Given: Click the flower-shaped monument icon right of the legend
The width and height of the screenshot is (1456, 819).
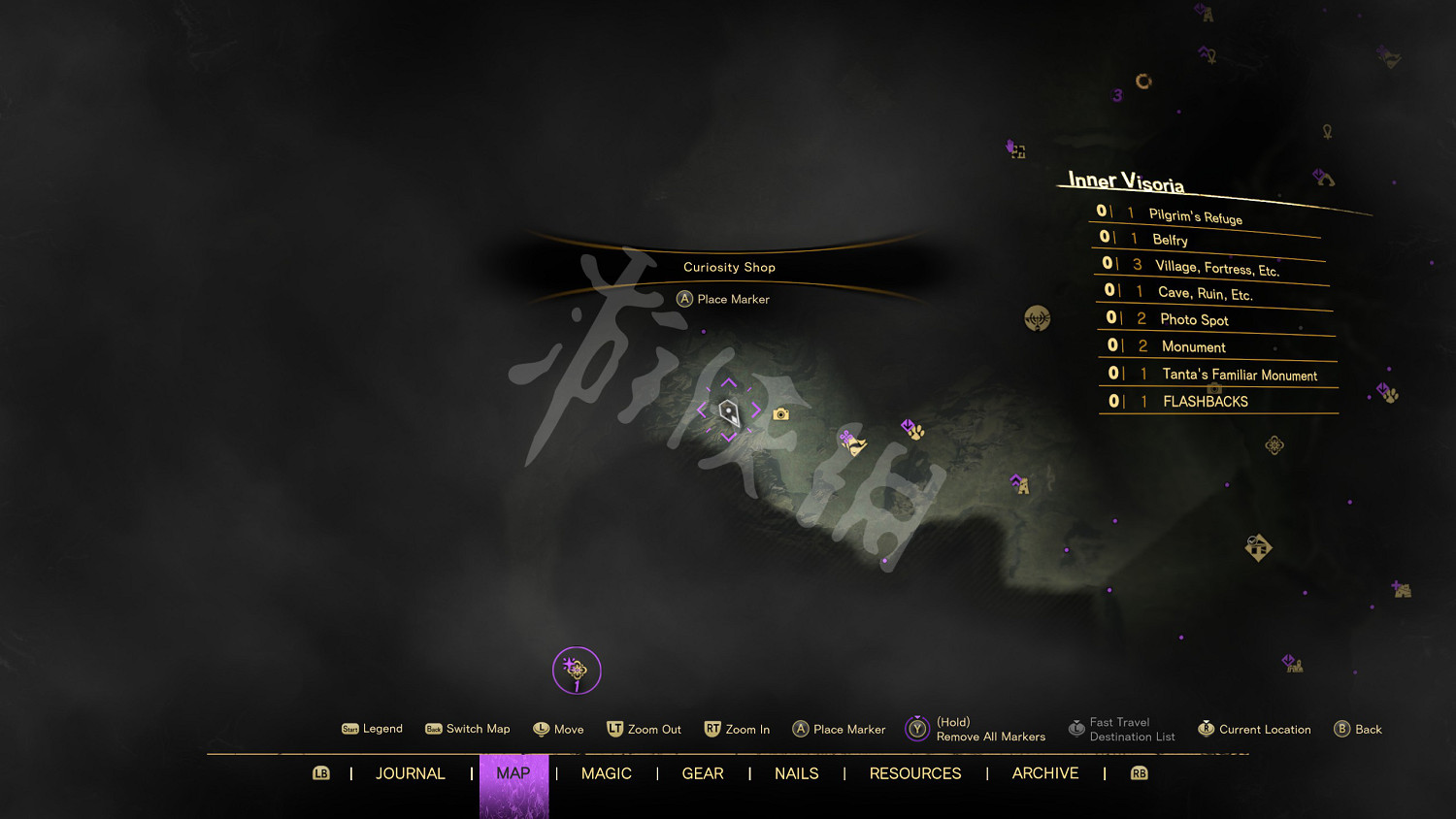Looking at the screenshot, I should pos(1274,444).
